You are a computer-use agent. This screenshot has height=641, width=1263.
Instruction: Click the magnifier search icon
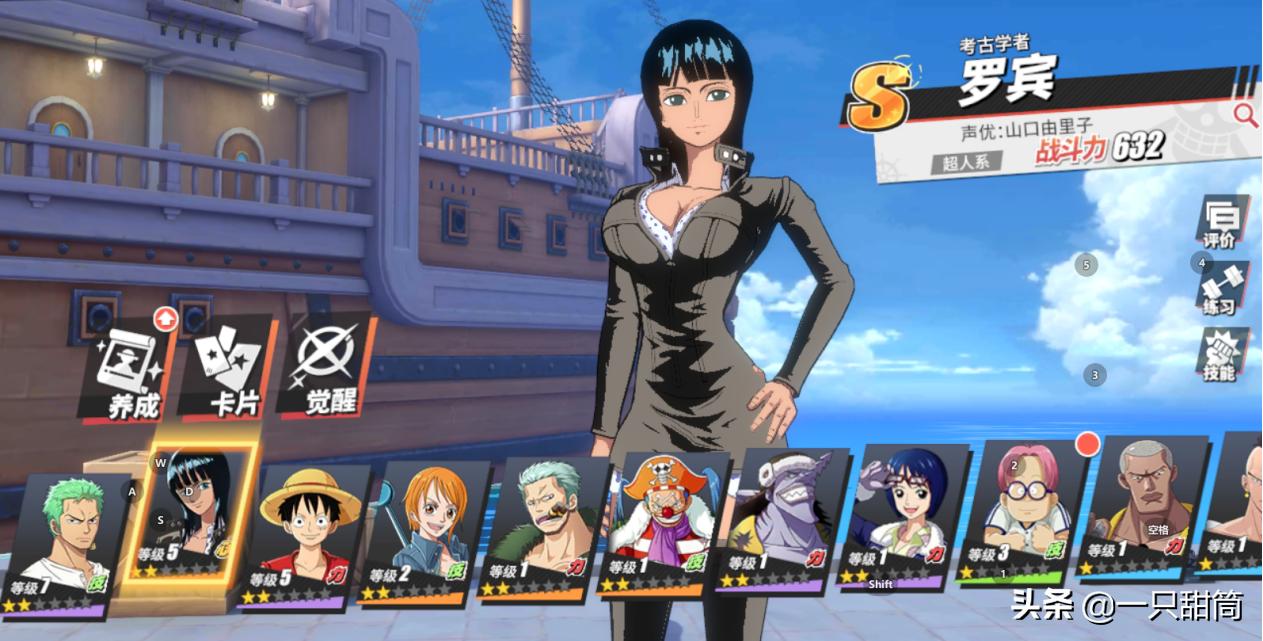point(1245,114)
